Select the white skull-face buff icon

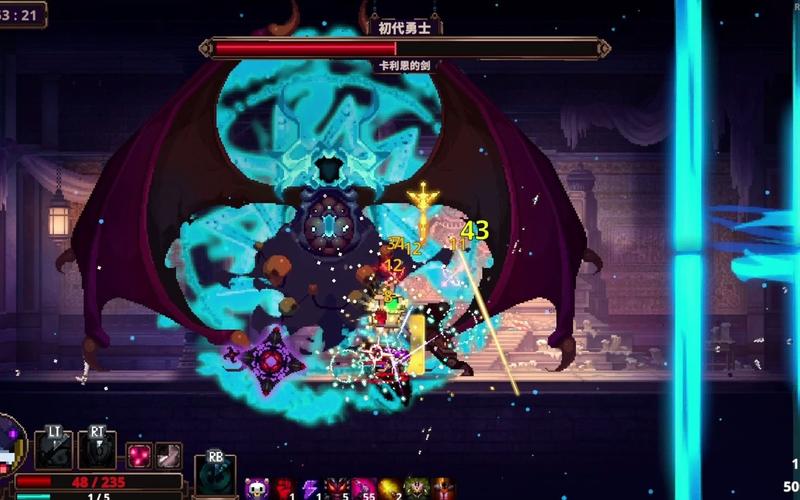256,489
